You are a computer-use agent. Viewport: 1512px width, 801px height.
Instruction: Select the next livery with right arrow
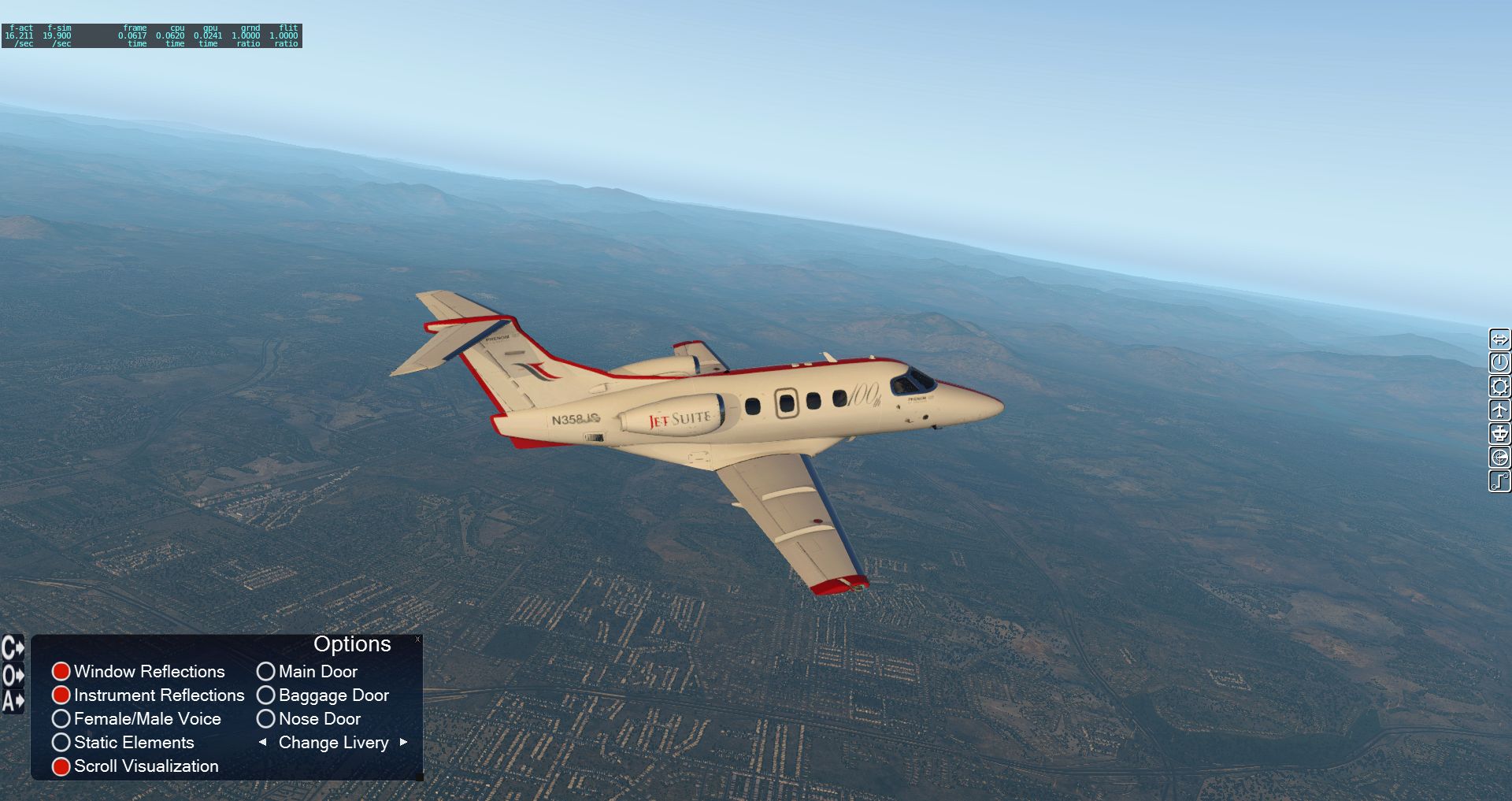click(404, 742)
